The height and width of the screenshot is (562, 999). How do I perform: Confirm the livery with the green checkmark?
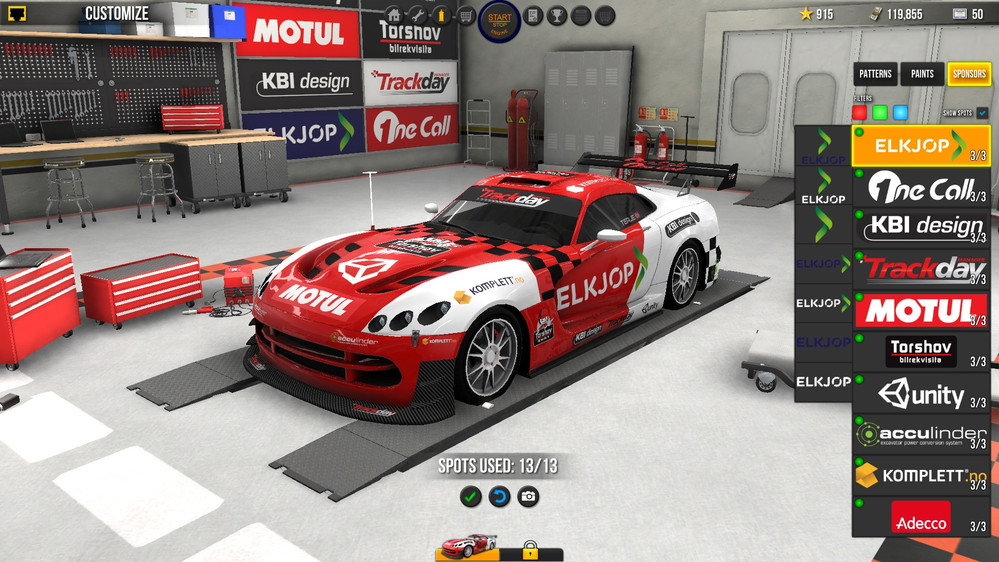click(470, 496)
